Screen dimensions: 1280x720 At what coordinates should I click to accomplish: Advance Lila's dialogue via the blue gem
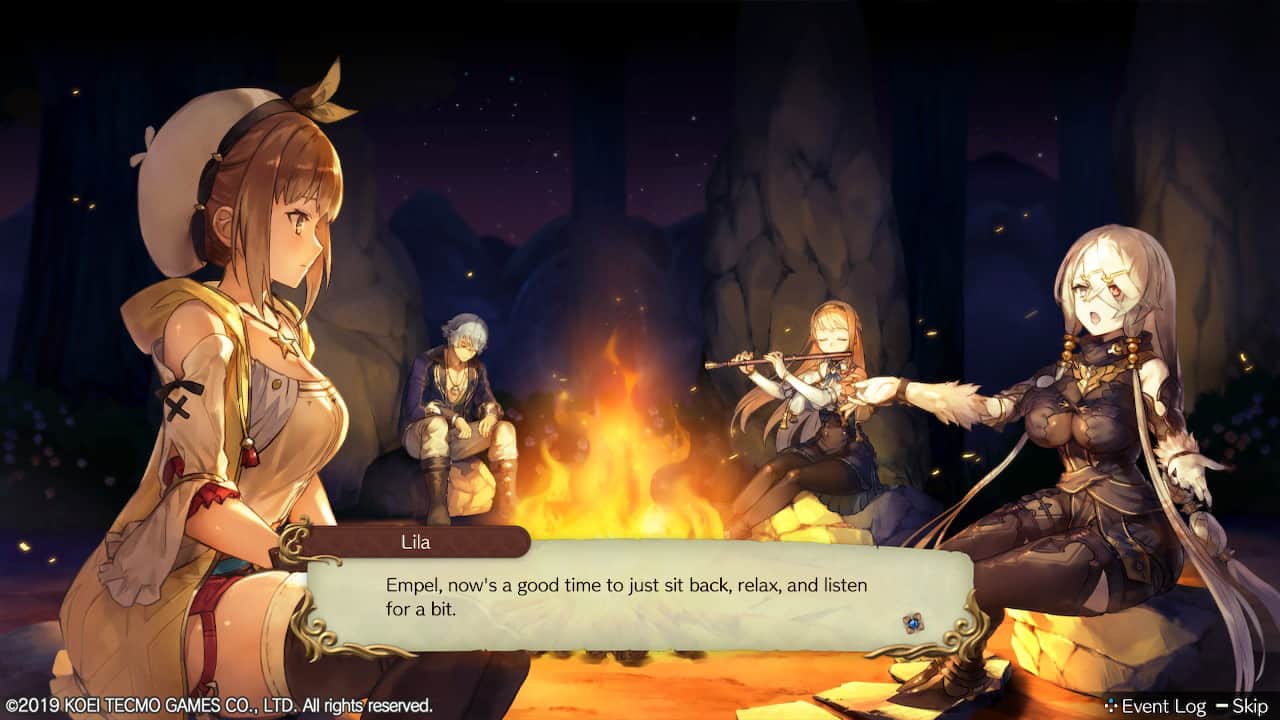[x=912, y=623]
